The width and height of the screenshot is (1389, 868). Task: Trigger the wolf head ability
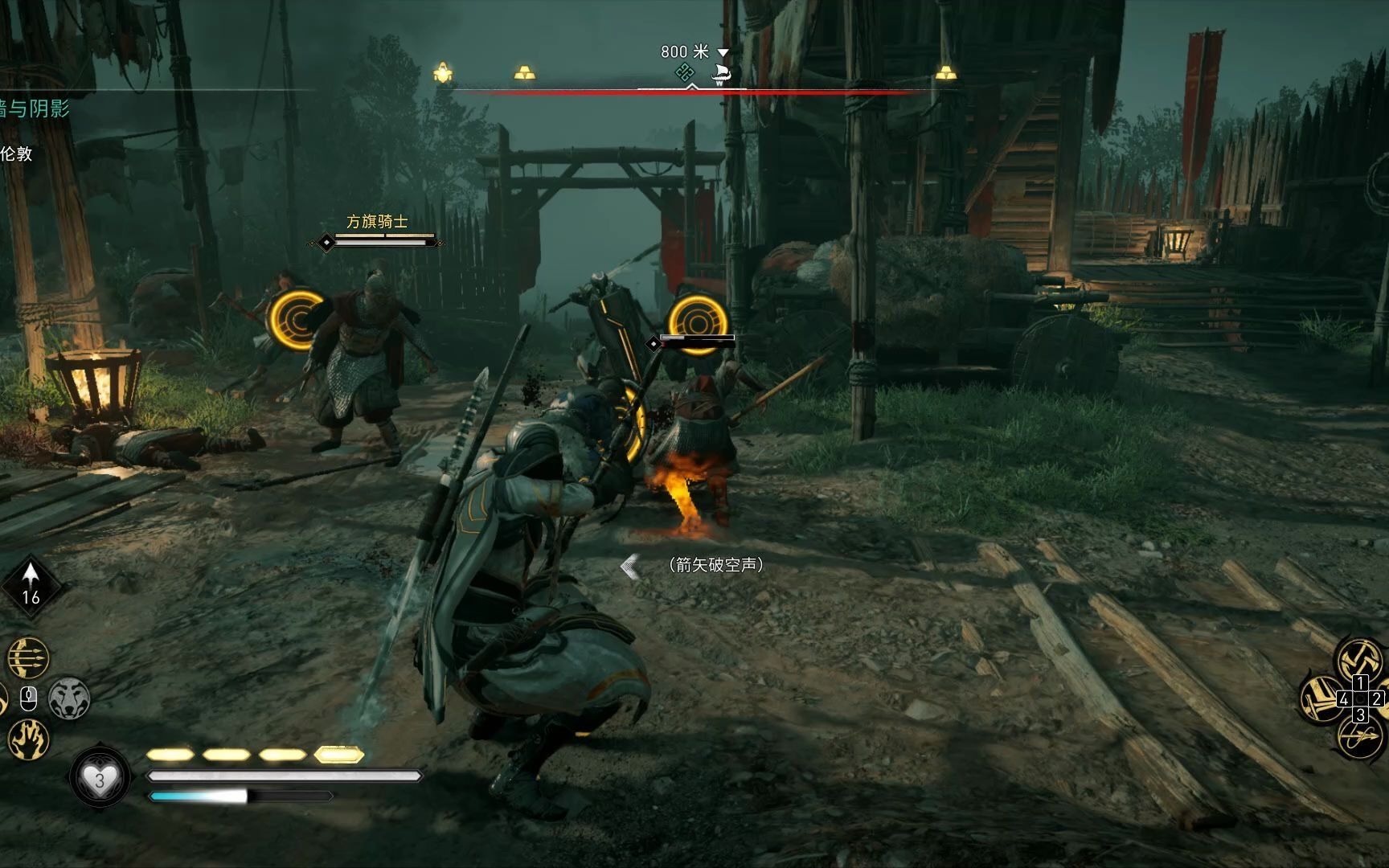[x=69, y=698]
